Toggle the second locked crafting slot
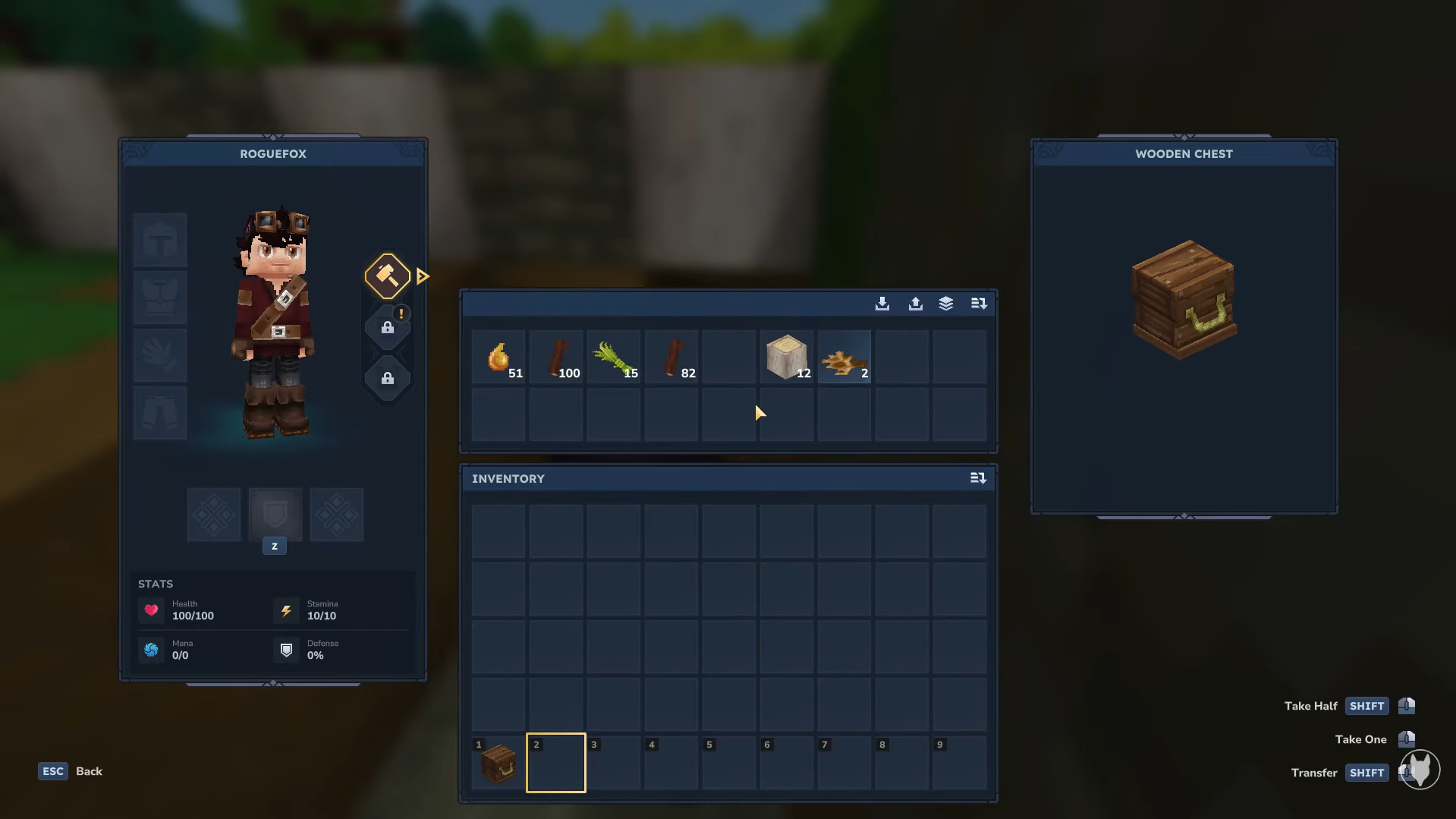The width and height of the screenshot is (1456, 819). click(x=387, y=379)
